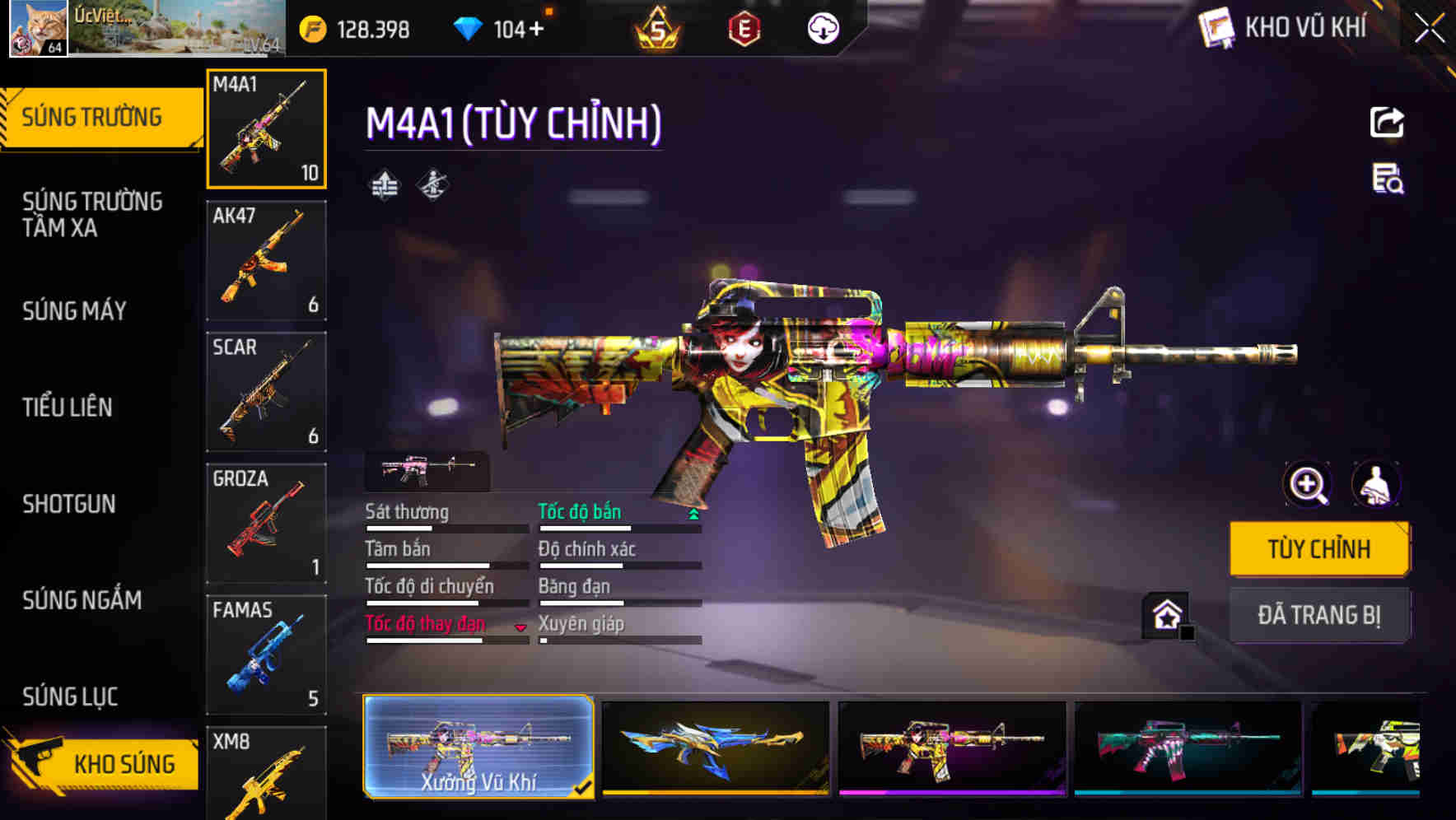Select the AK47 weapon thumbnail
Image resolution: width=1456 pixels, height=820 pixels.
(x=265, y=259)
